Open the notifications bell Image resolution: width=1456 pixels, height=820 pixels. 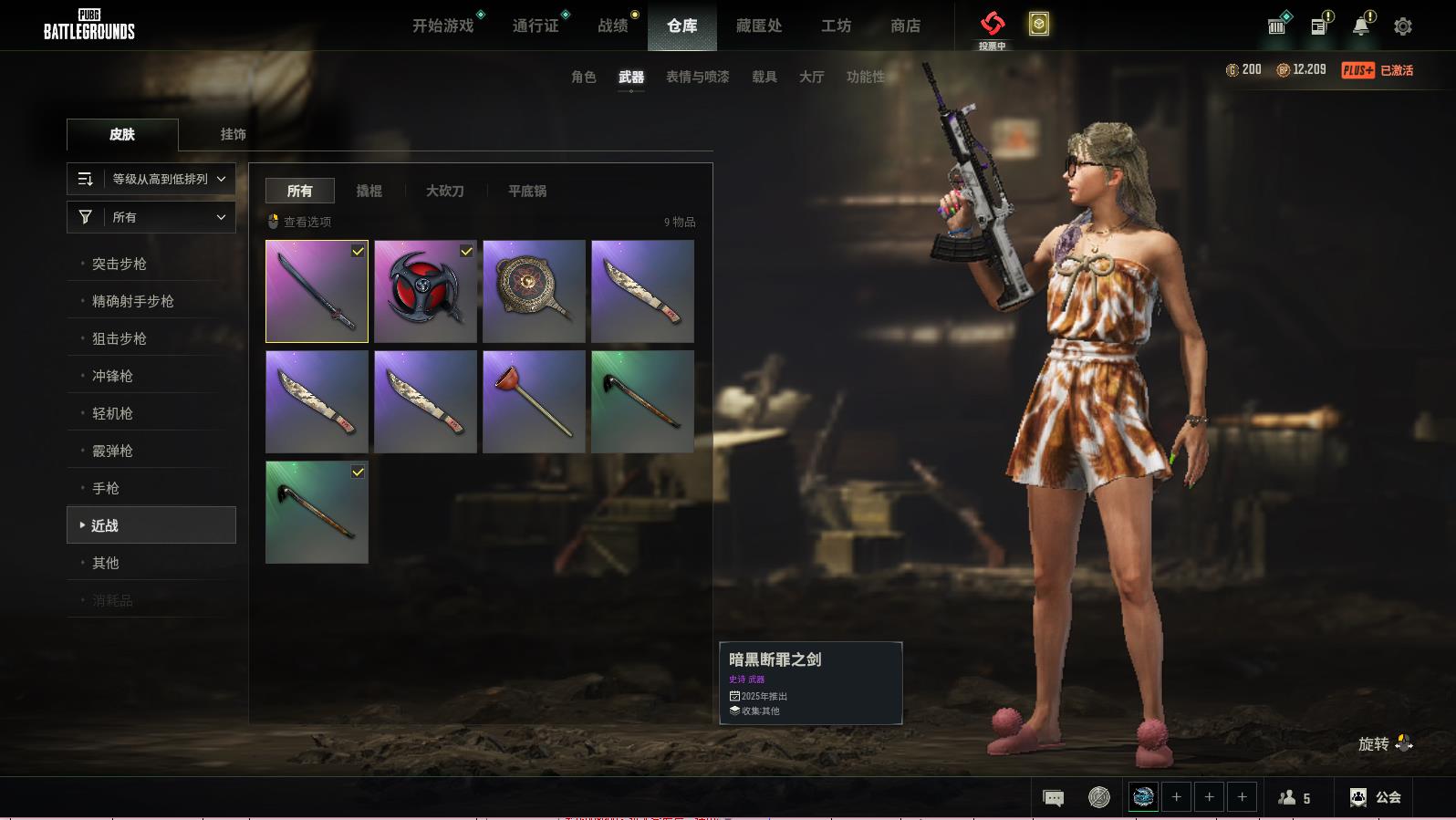[x=1361, y=26]
